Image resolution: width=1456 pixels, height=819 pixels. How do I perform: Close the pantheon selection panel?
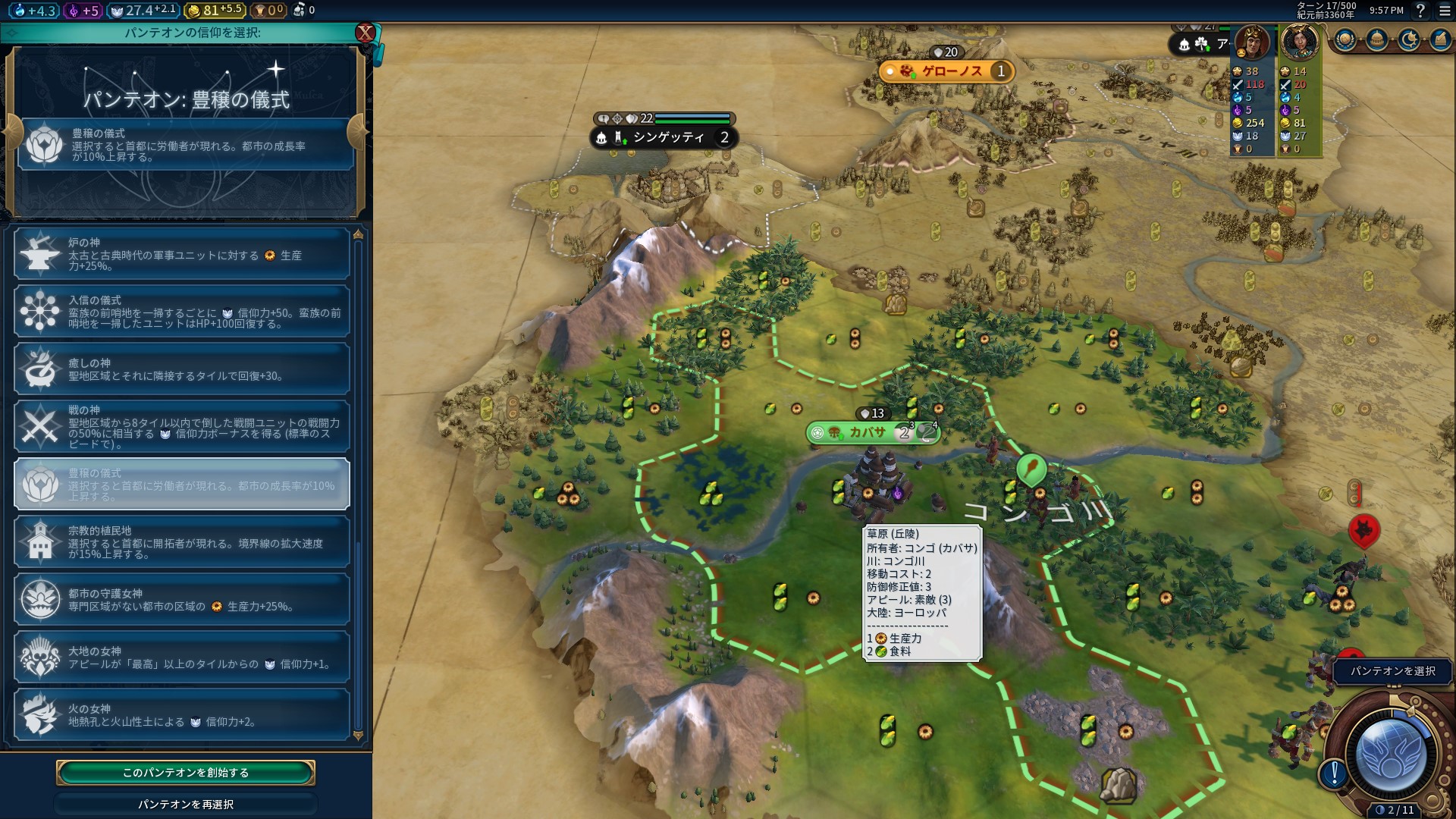[366, 33]
